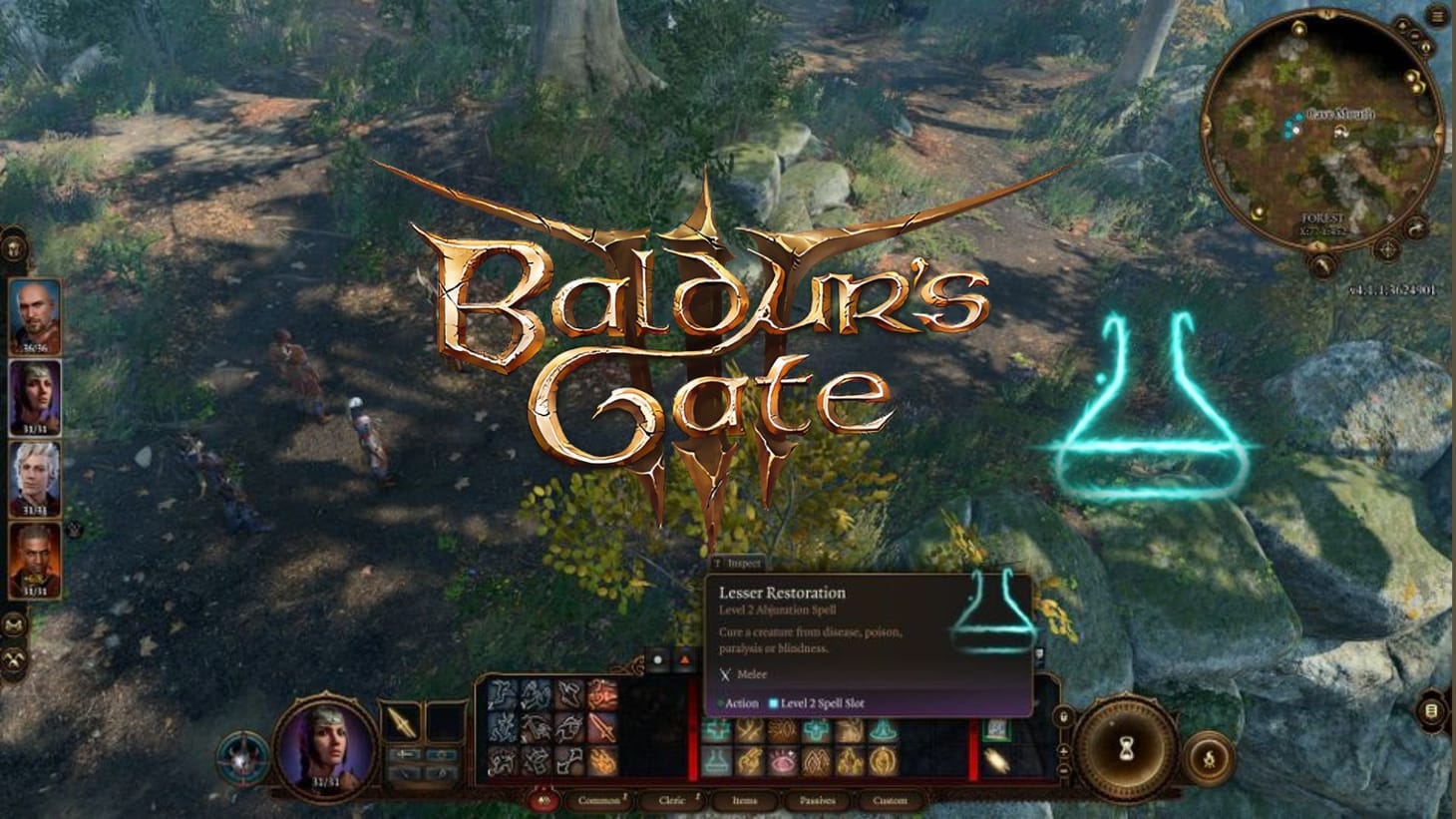Viewport: 1456px width, 819px height.
Task: Switch to the Items hotbar tab
Action: [746, 800]
